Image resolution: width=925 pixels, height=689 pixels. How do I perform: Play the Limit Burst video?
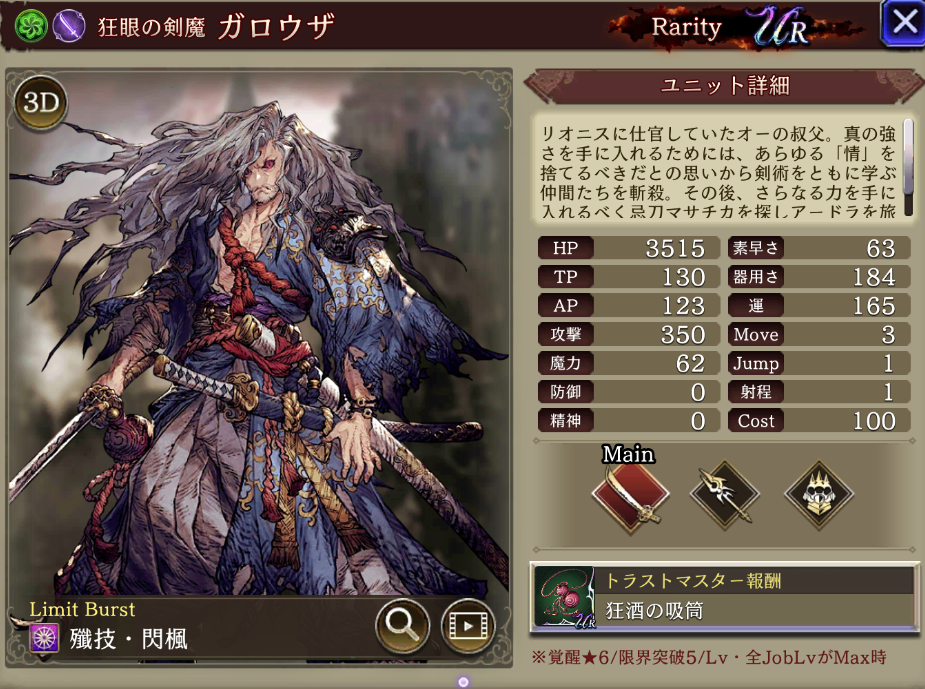(467, 626)
